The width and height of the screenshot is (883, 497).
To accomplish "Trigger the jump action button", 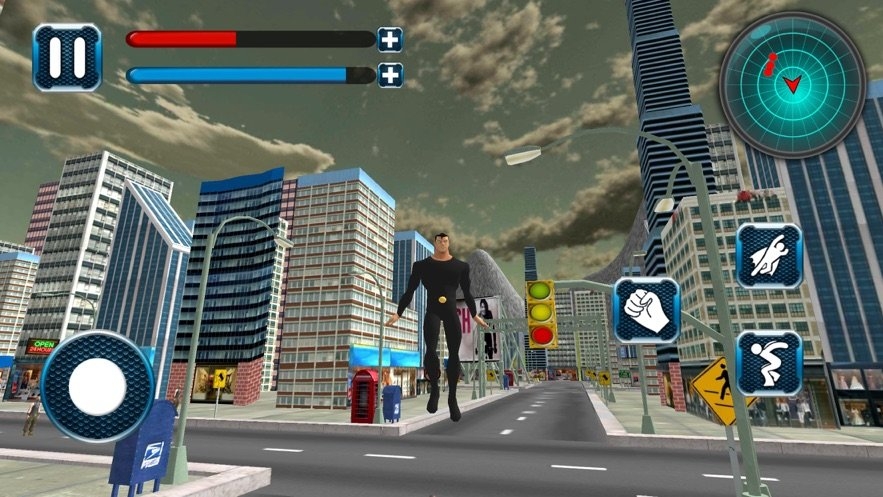I will point(768,362).
